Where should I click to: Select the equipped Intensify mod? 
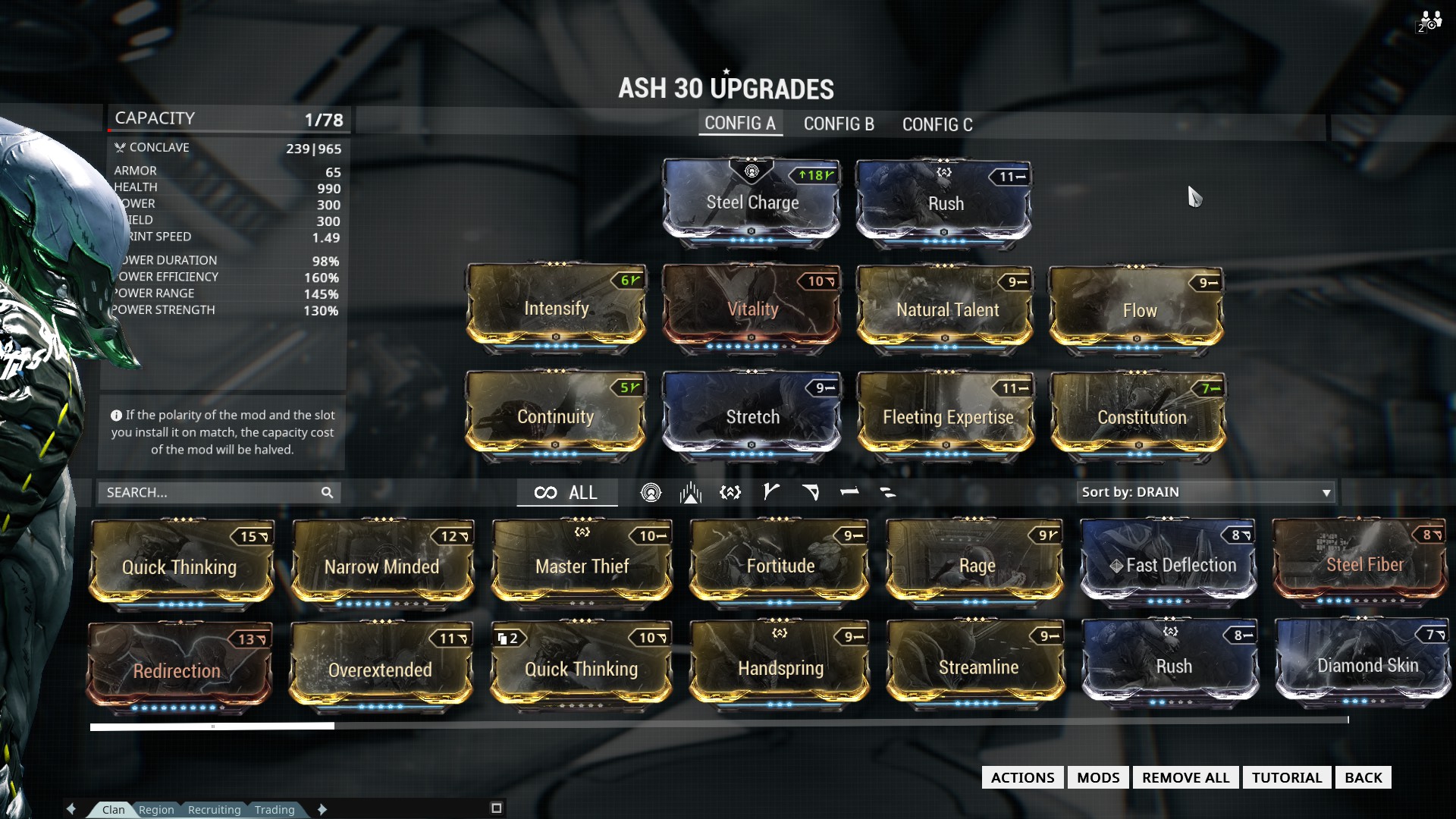[556, 309]
